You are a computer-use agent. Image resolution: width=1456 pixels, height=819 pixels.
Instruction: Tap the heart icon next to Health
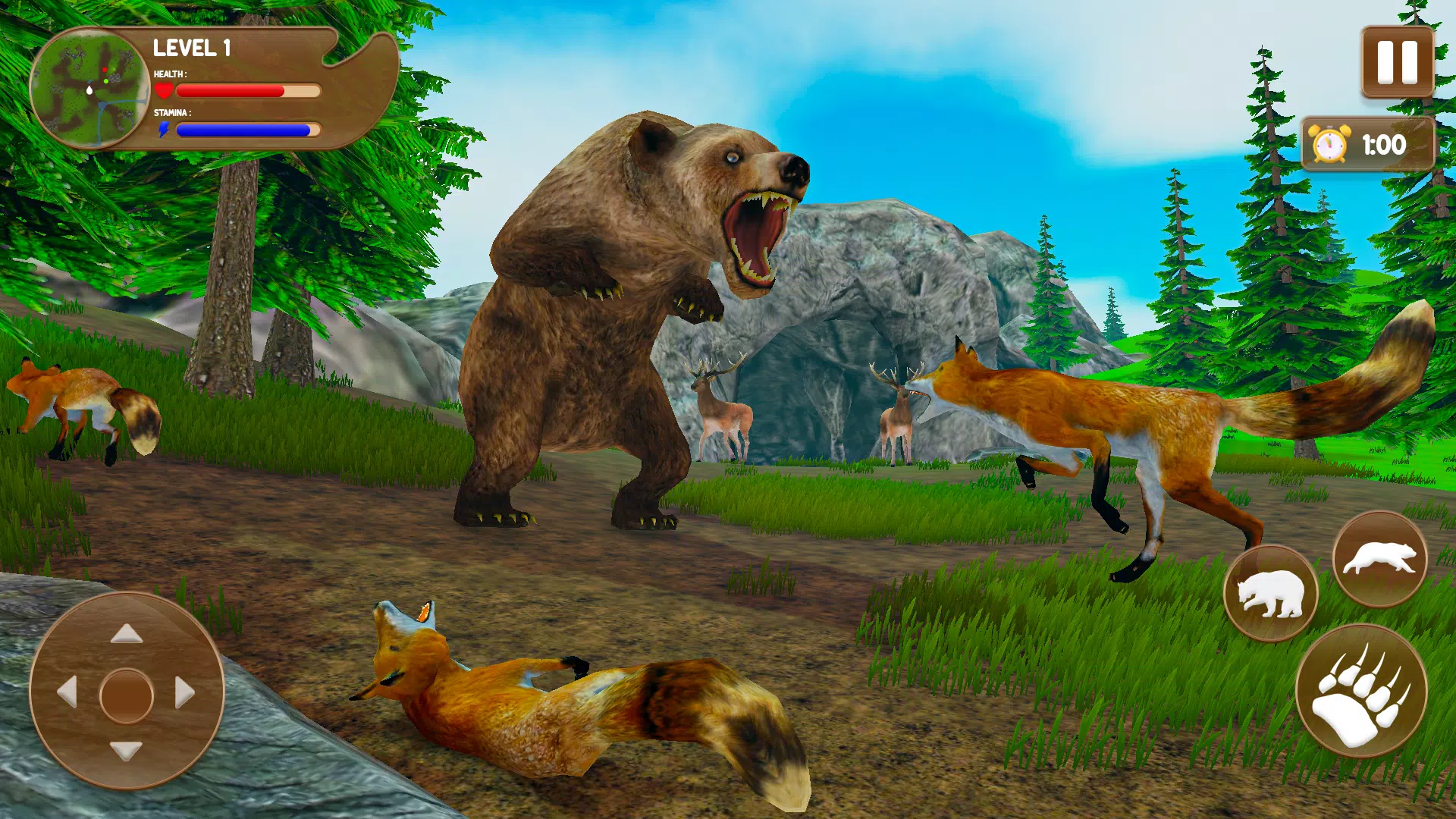point(164,90)
